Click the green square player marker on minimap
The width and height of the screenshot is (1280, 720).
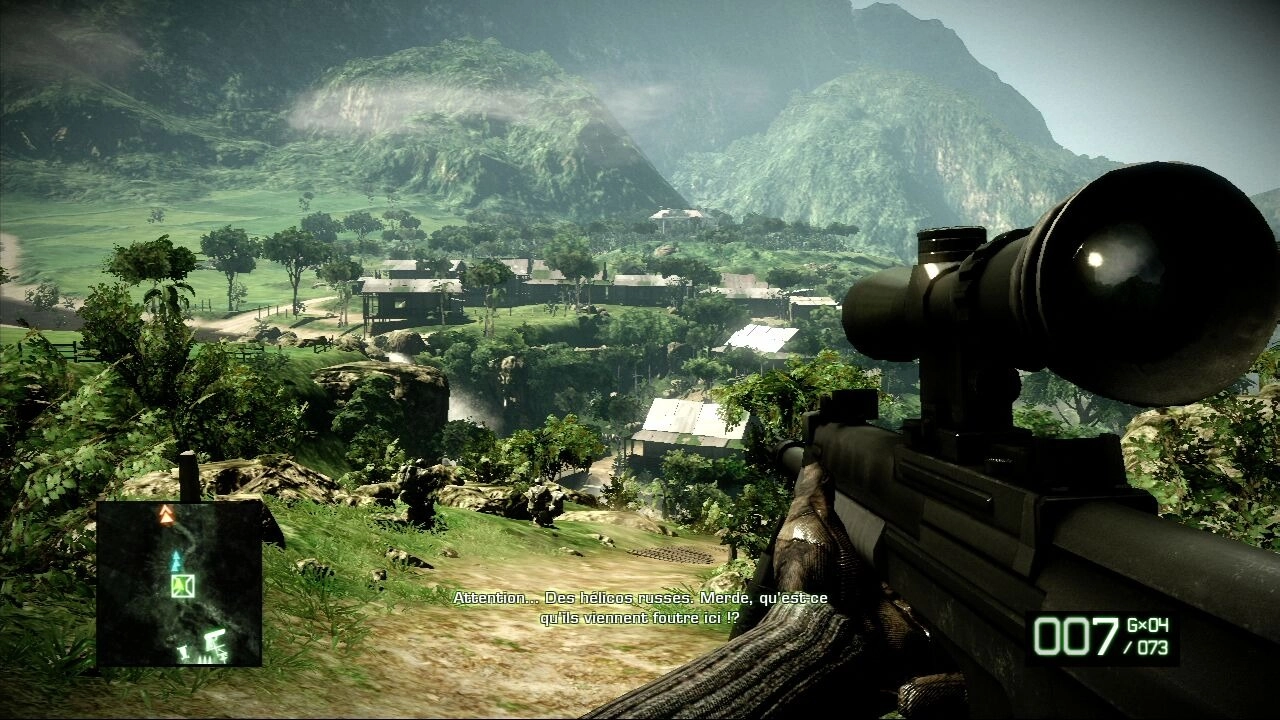click(182, 586)
